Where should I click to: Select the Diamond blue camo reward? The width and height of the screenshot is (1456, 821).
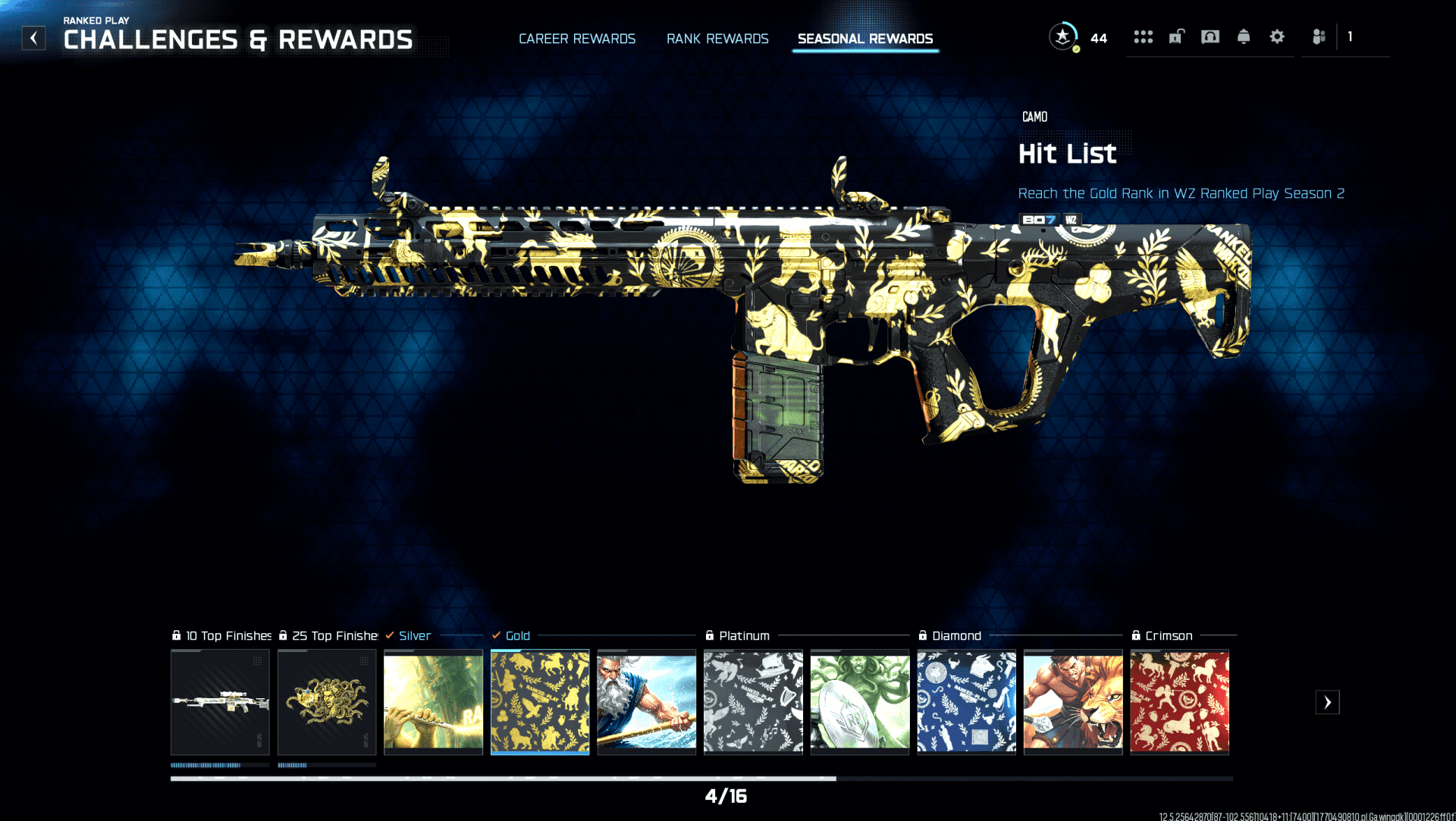[966, 702]
